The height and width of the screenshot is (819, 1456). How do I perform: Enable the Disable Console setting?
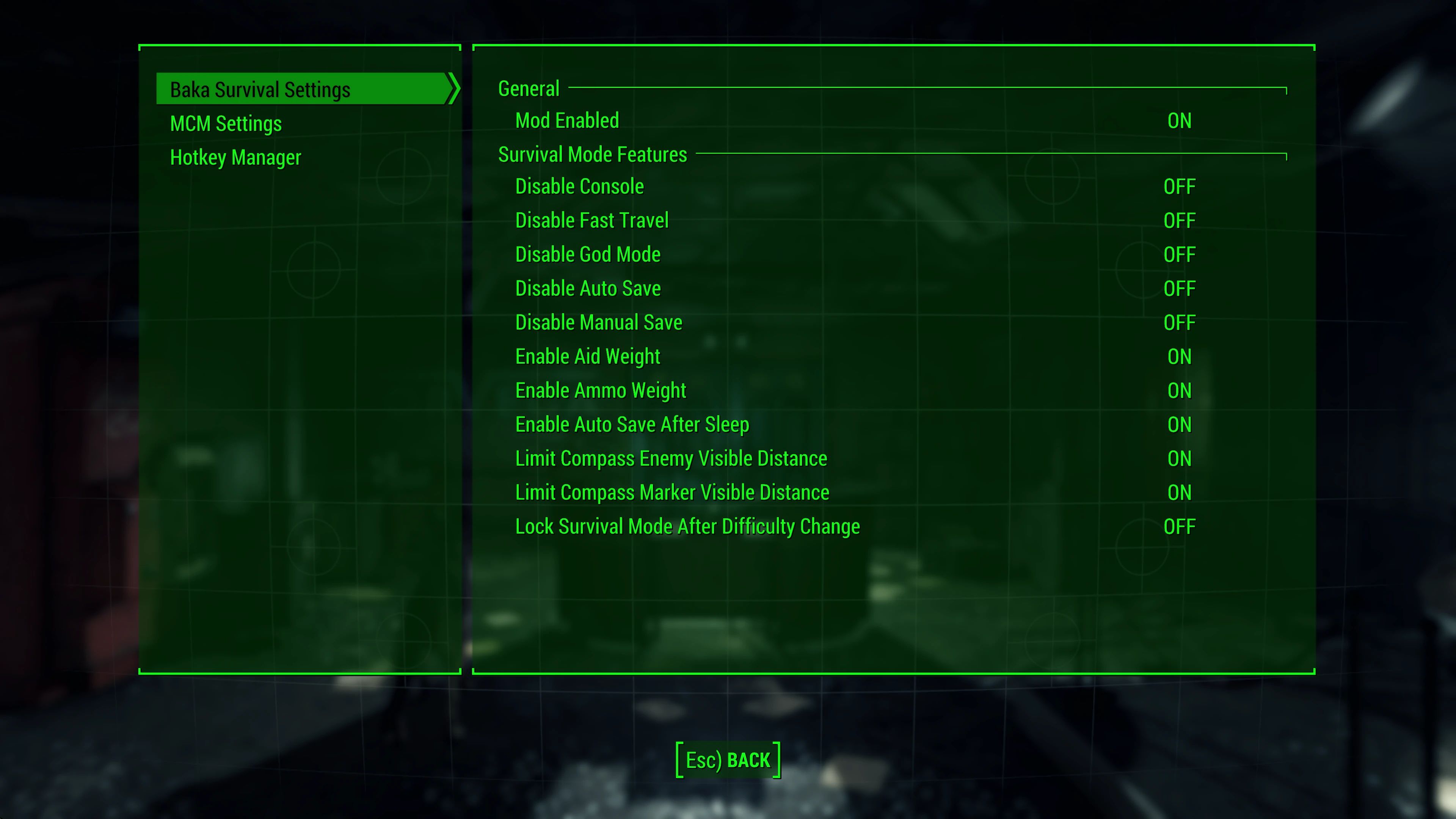(x=1179, y=187)
